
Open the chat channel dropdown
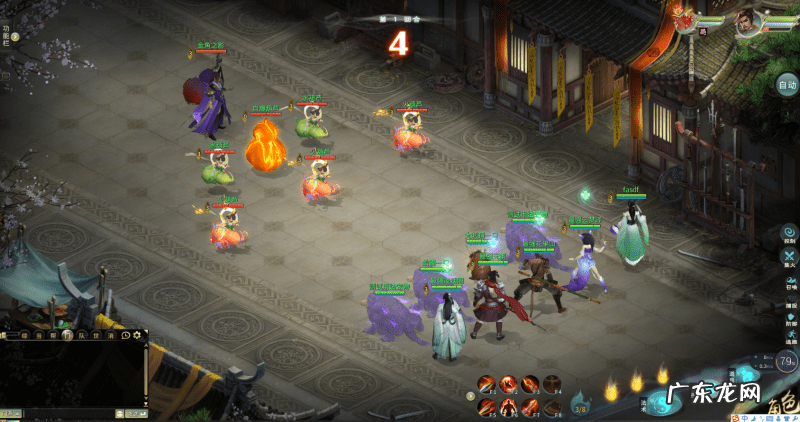[x=10, y=413]
